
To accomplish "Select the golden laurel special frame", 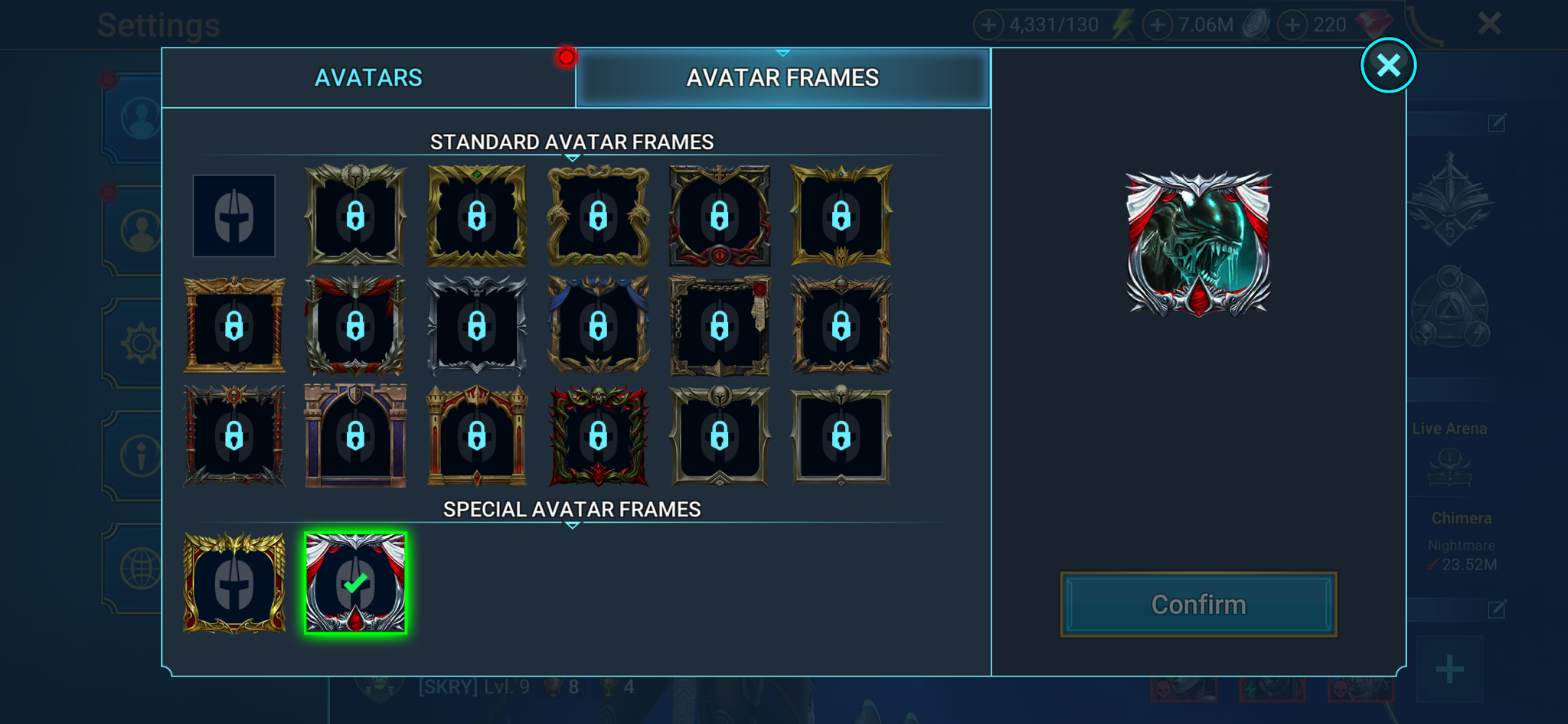I will 234,584.
